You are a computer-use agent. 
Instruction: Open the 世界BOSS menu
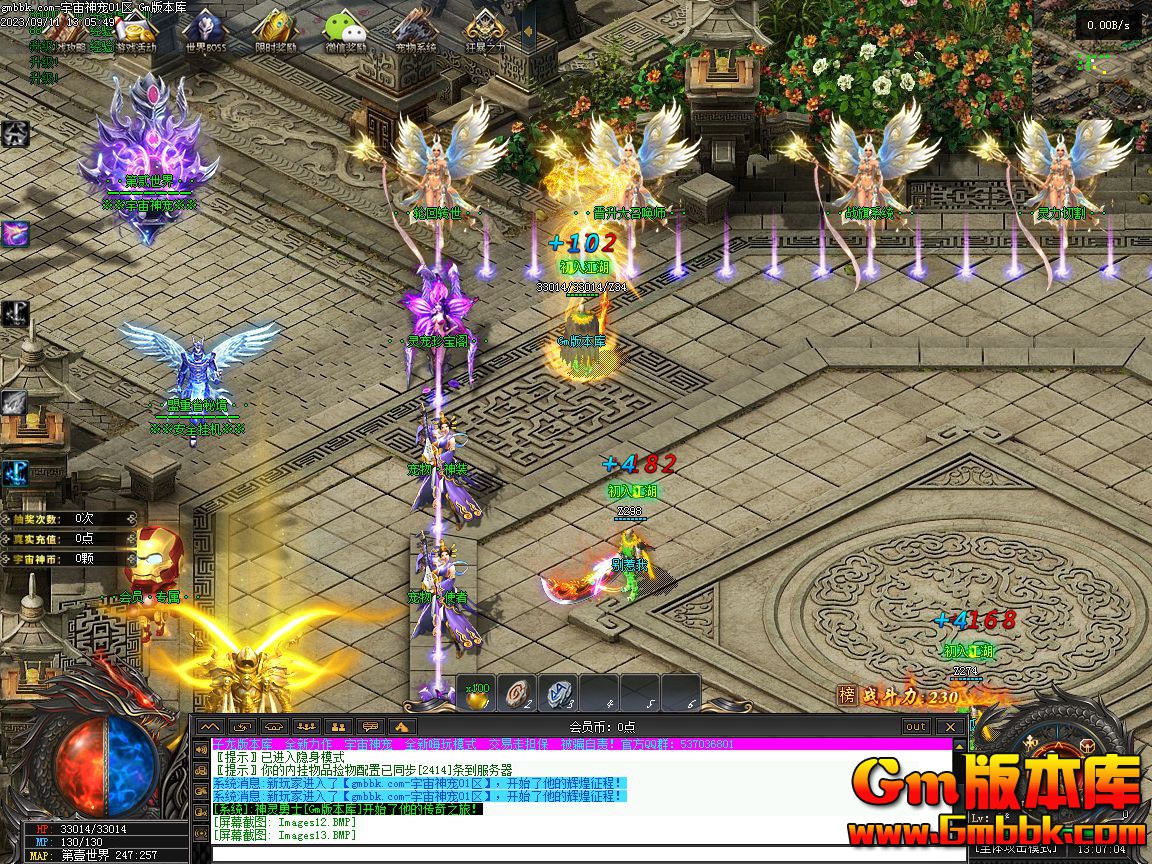[x=205, y=32]
